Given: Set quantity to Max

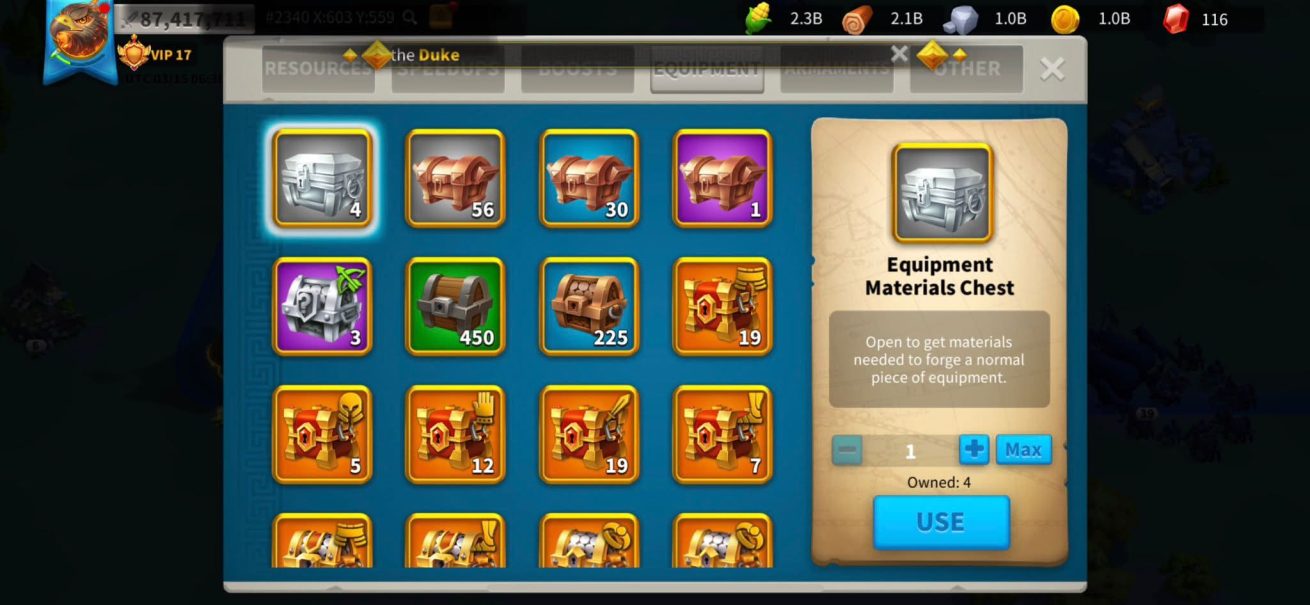Looking at the screenshot, I should [x=1023, y=450].
